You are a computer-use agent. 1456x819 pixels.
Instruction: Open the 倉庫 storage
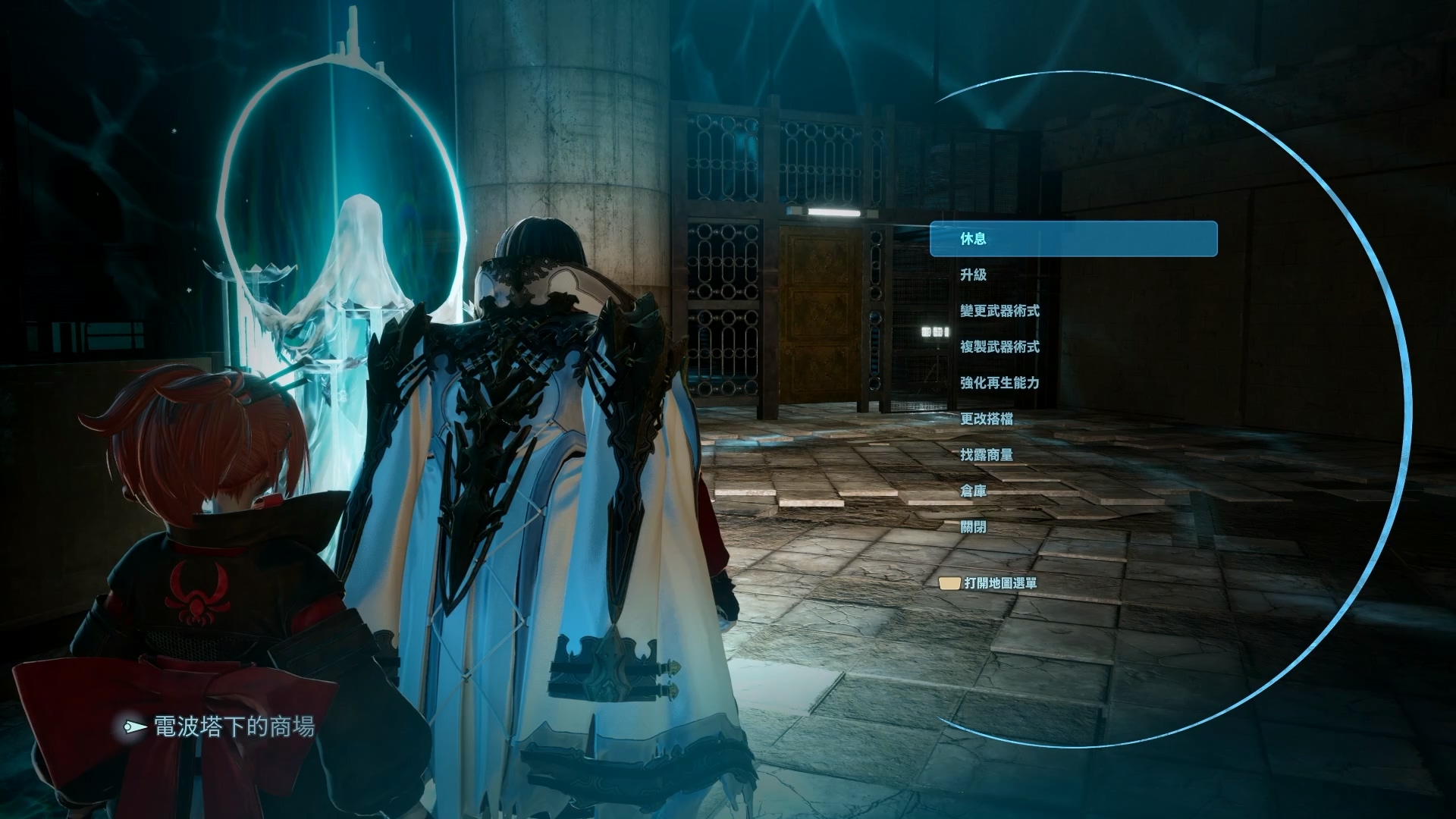(974, 491)
